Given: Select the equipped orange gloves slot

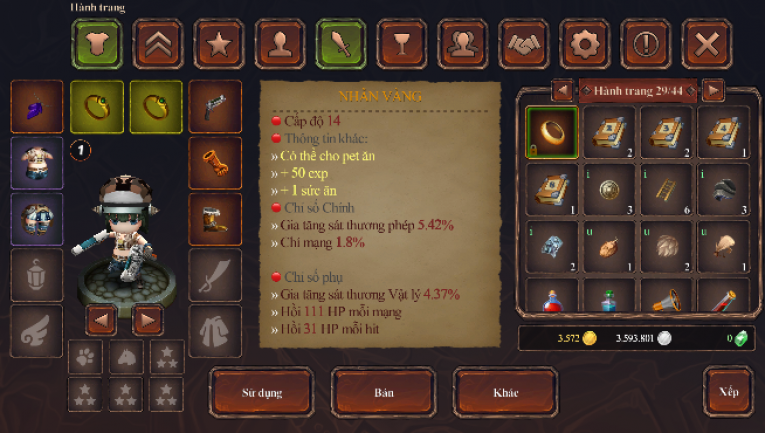Looking at the screenshot, I should [x=215, y=162].
